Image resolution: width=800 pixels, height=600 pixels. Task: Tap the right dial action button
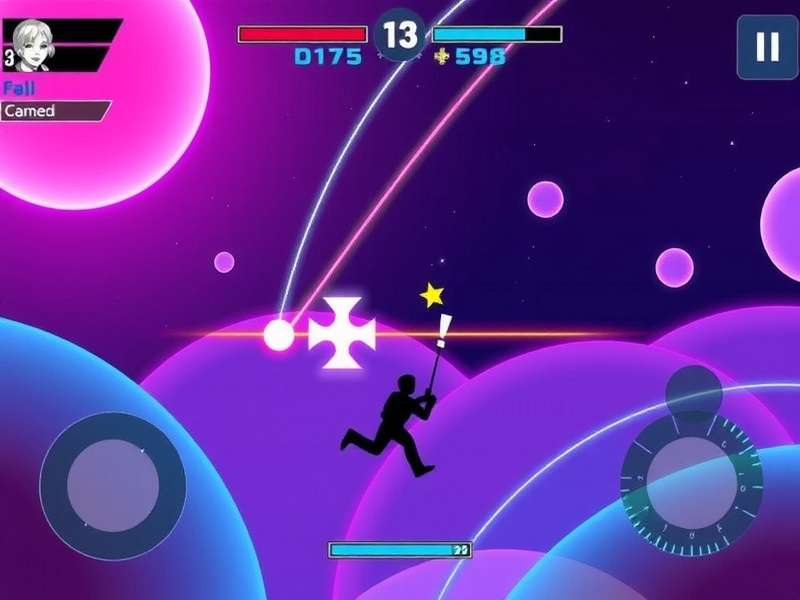pyautogui.click(x=692, y=482)
